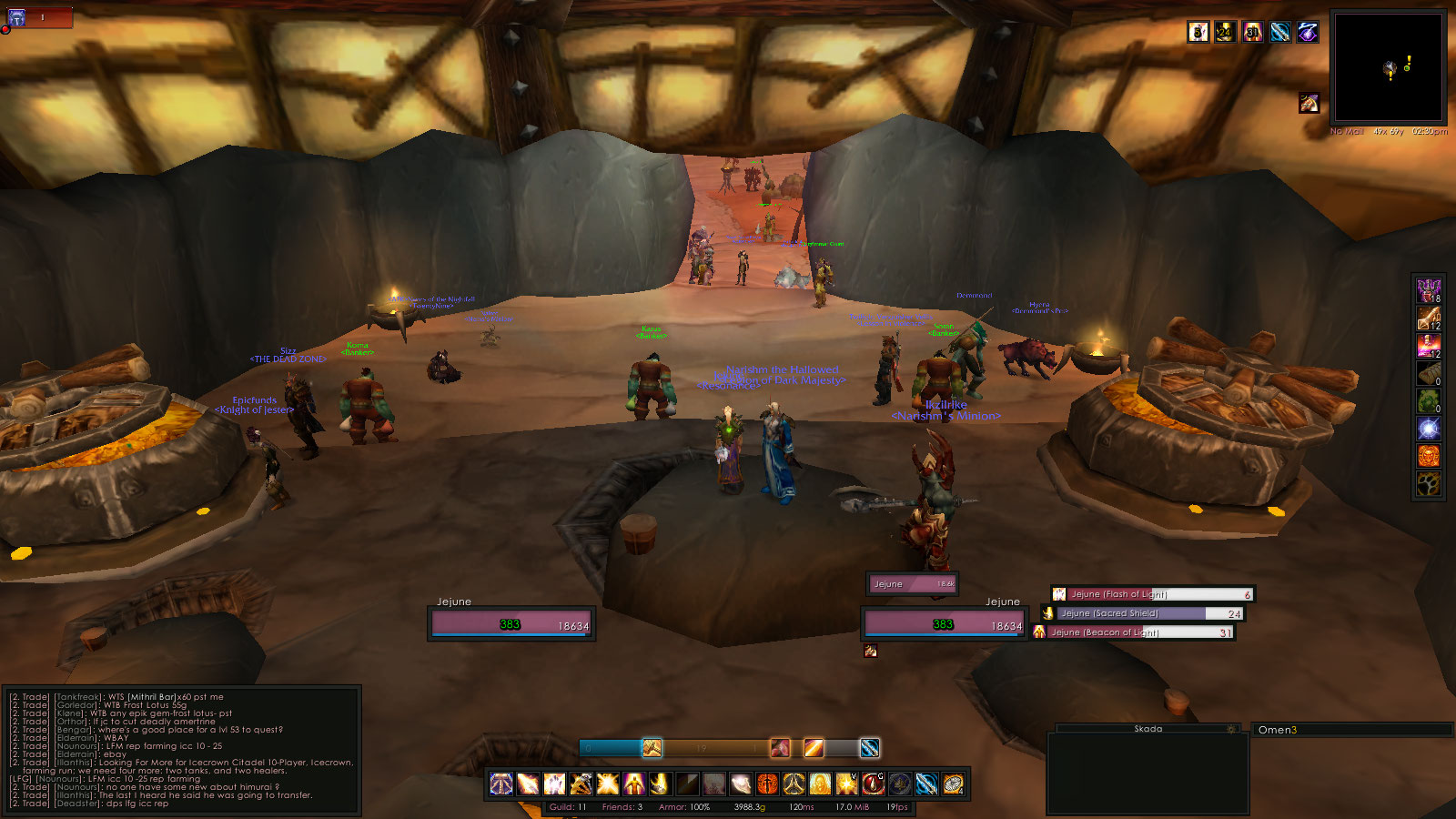Switch to the Omen3 threat window

(1279, 728)
